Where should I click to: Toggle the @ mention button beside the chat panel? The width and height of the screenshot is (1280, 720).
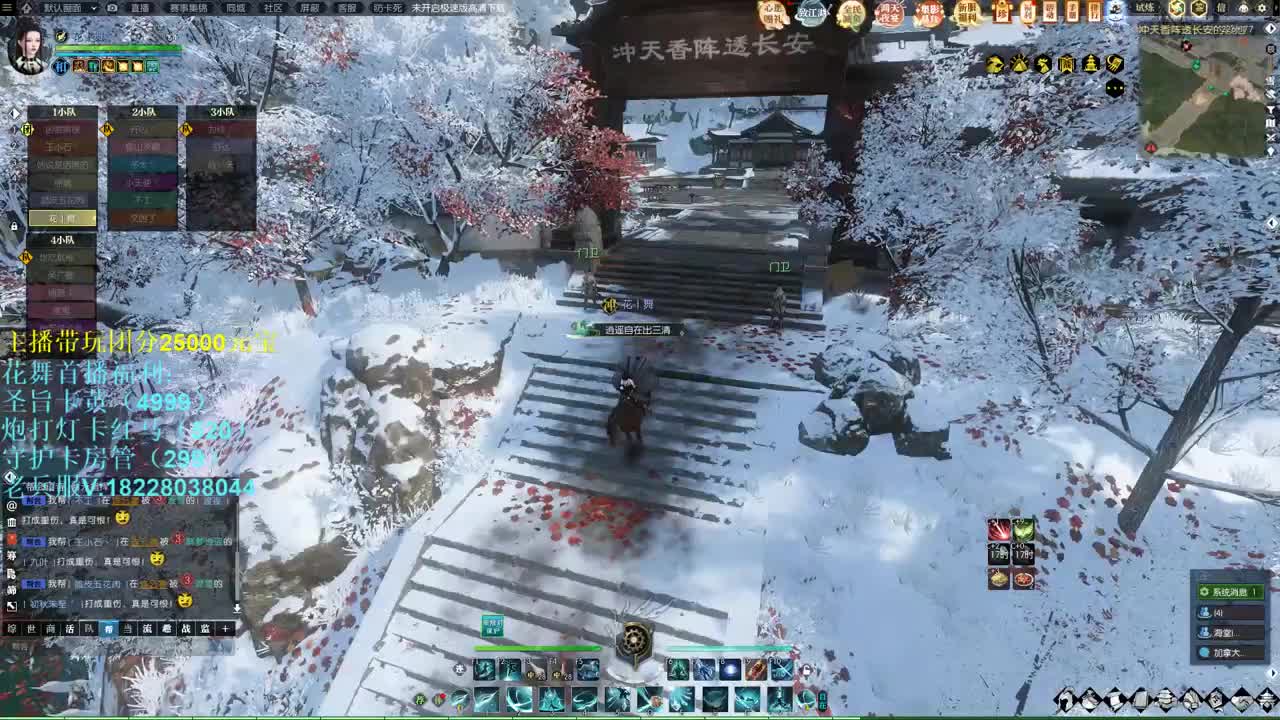click(x=10, y=505)
